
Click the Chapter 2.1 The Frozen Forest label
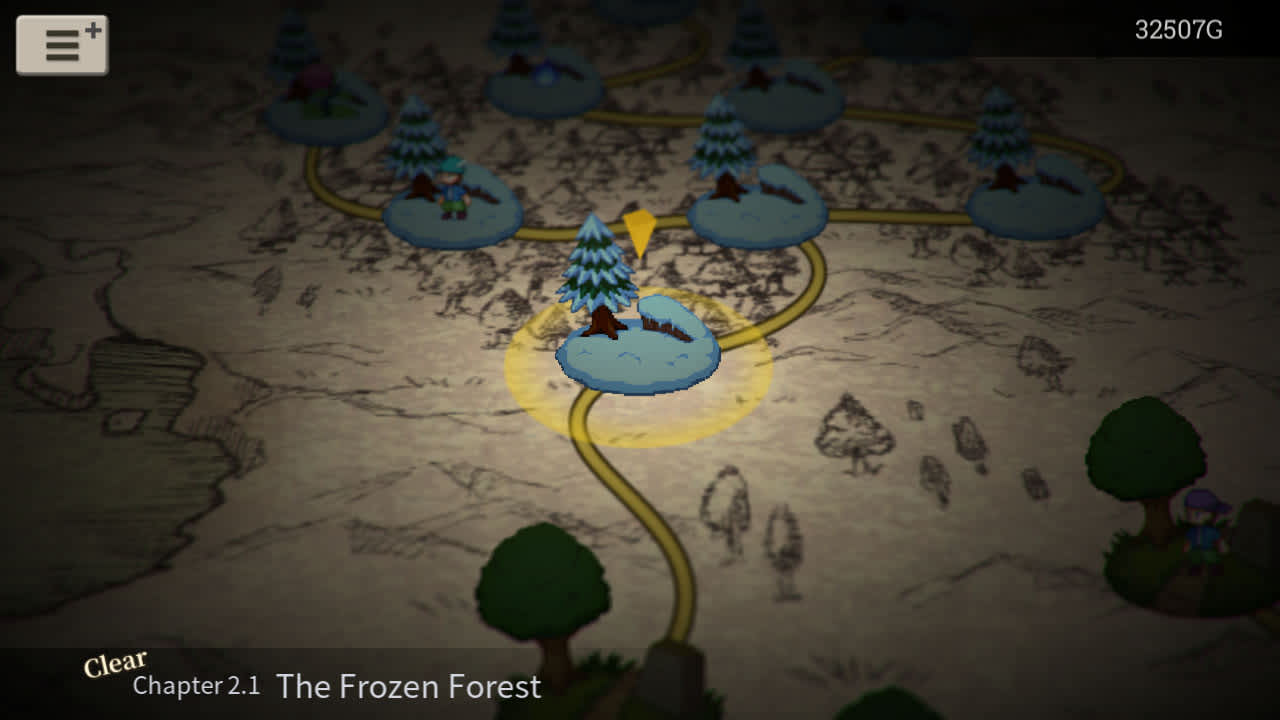tap(335, 687)
